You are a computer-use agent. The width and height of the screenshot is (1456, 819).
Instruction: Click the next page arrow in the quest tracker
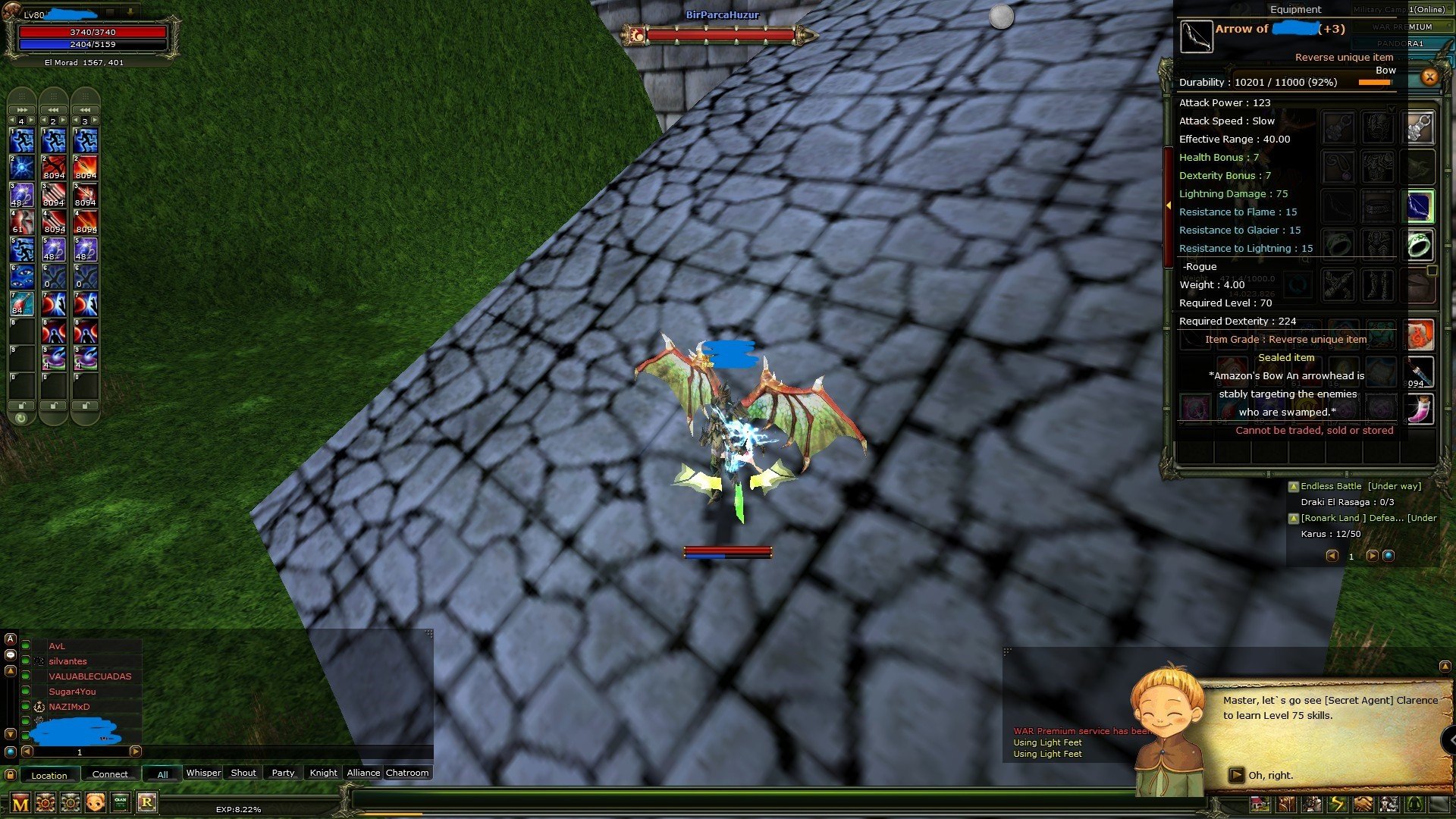[x=1373, y=555]
